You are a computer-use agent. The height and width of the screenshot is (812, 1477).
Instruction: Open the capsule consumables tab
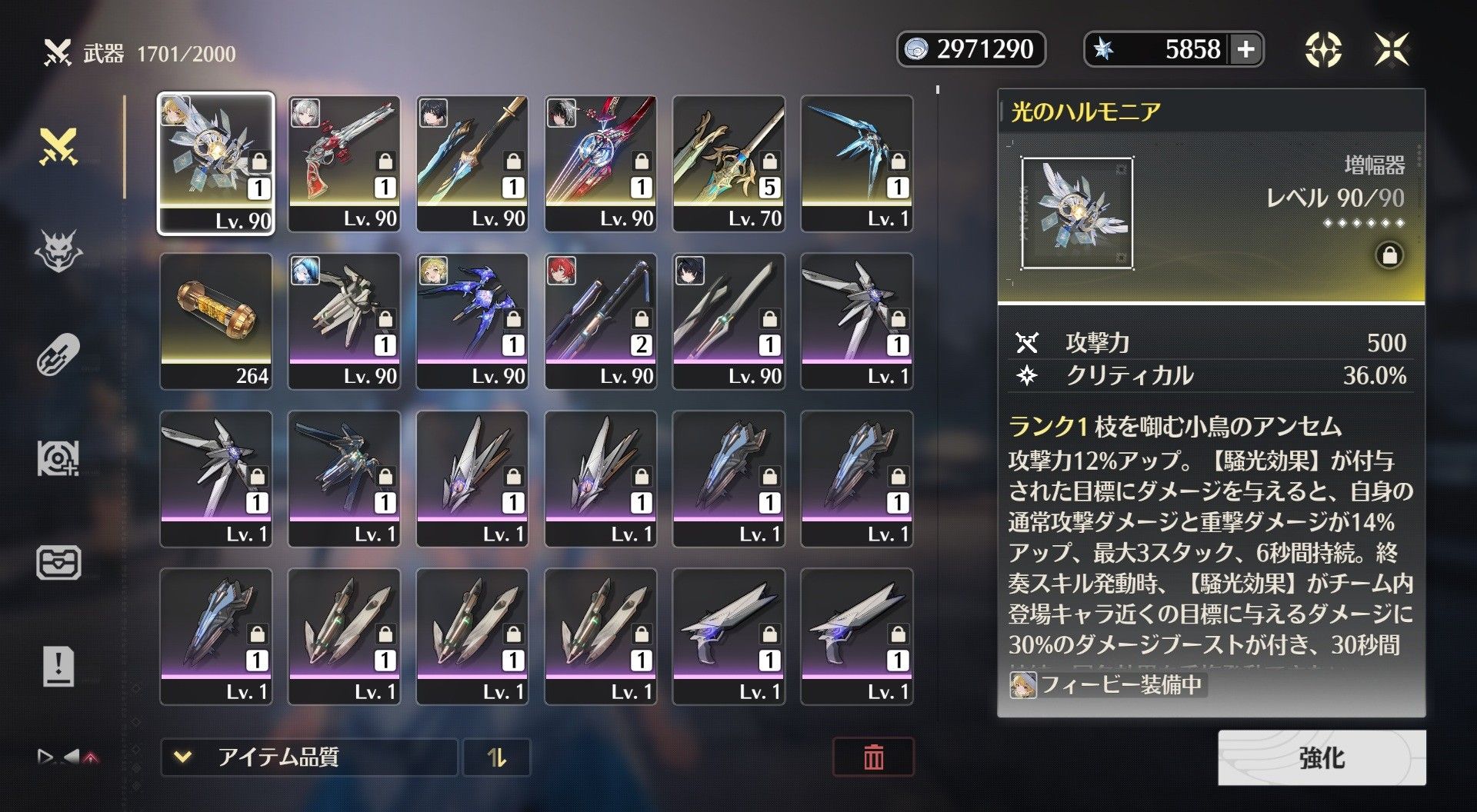[59, 354]
